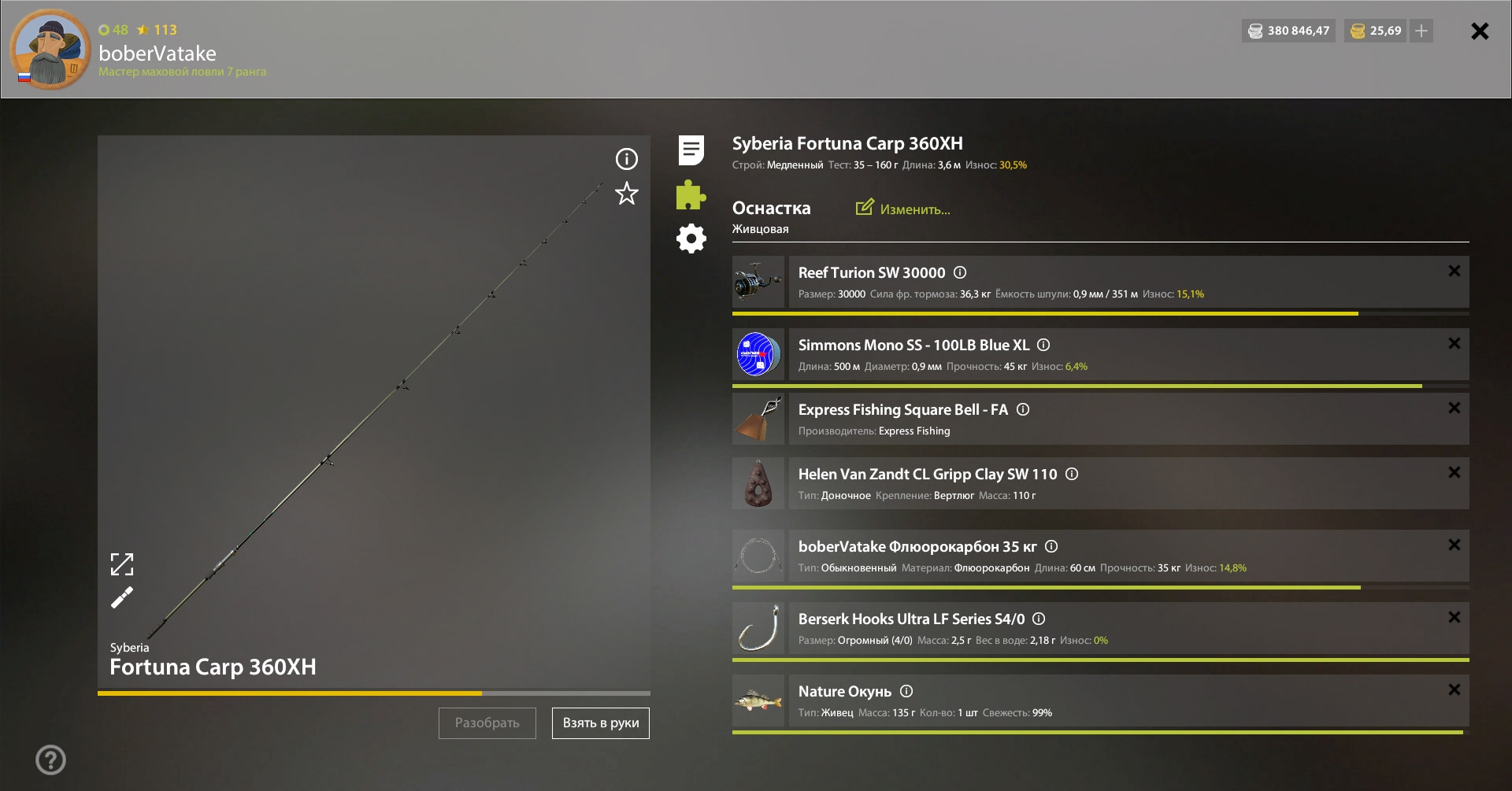Screen dimensions: 1512x791
Task: Switch to the green puzzle piece tab
Action: (x=691, y=195)
